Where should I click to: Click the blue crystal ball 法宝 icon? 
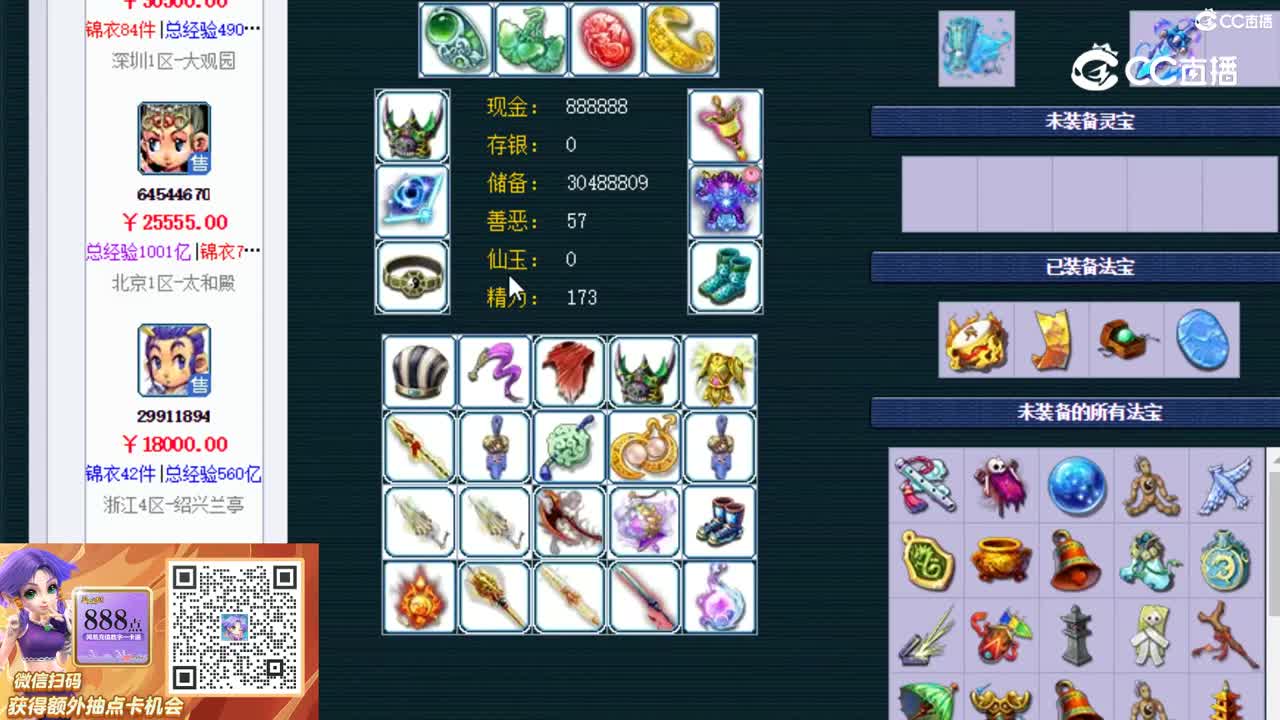(1077, 487)
